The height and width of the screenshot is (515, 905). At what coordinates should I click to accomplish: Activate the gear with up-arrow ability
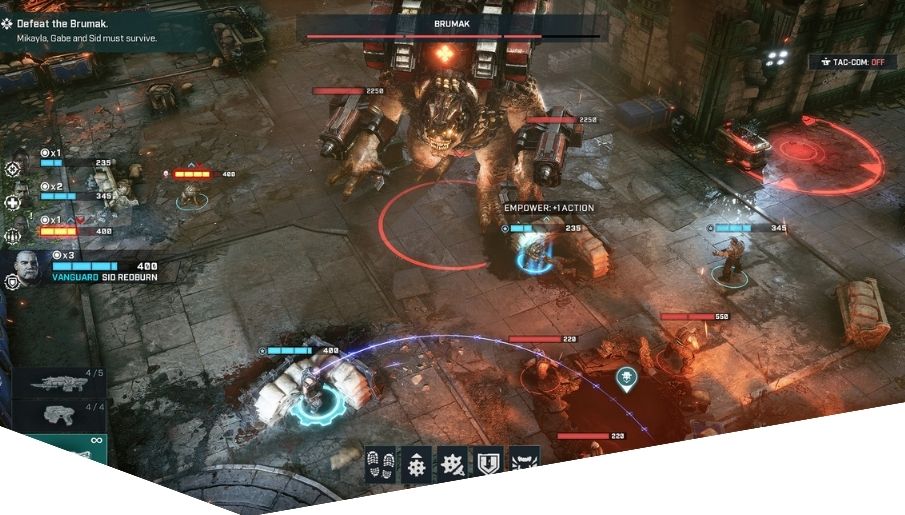pyautogui.click(x=417, y=464)
